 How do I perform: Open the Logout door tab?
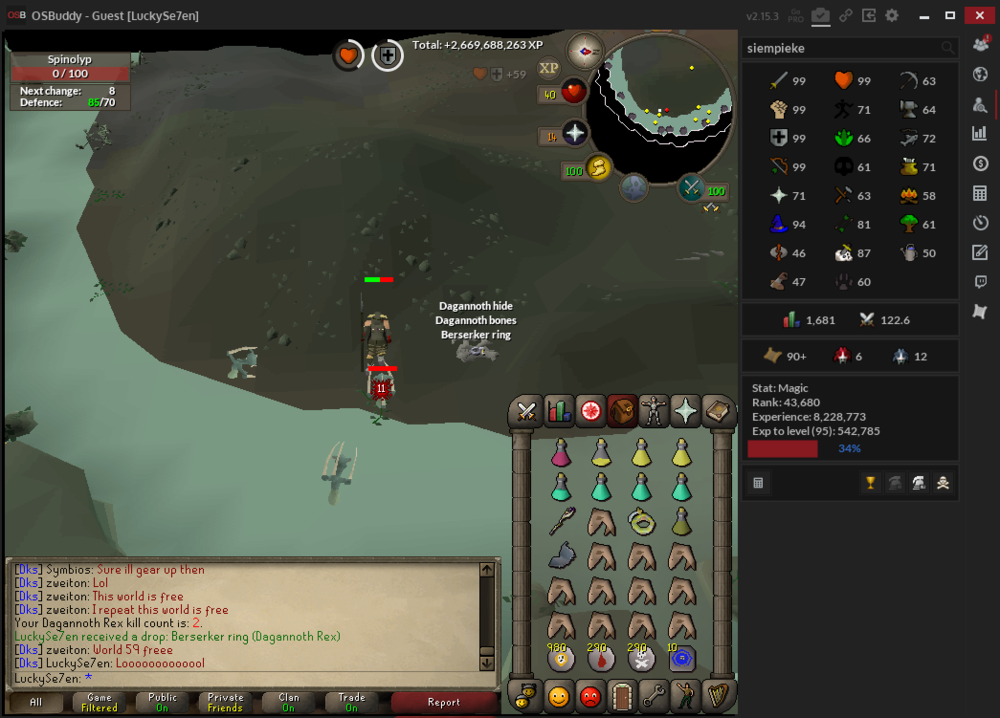[622, 694]
